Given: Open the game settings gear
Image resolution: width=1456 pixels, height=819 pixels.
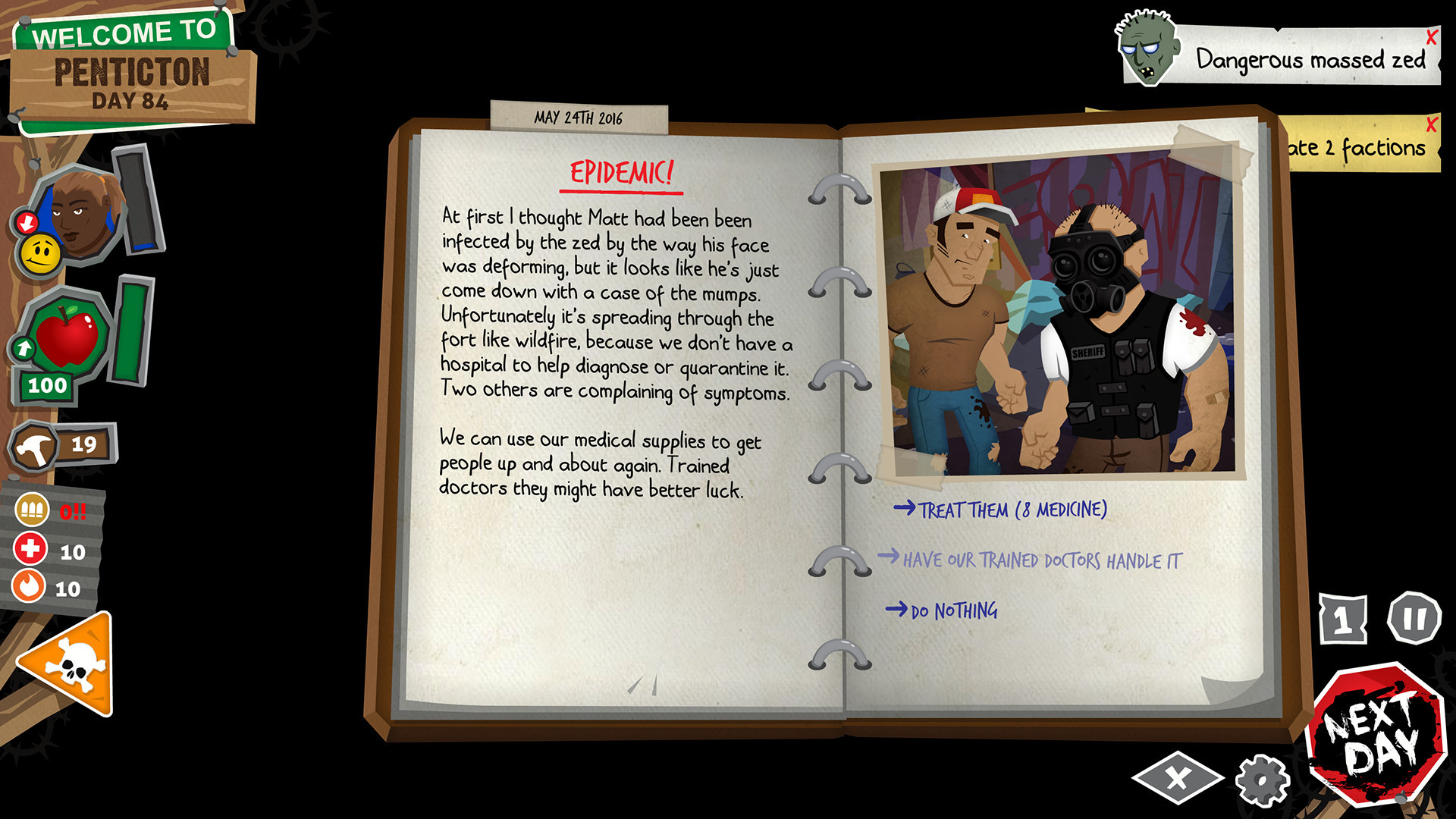Looking at the screenshot, I should pyautogui.click(x=1260, y=779).
